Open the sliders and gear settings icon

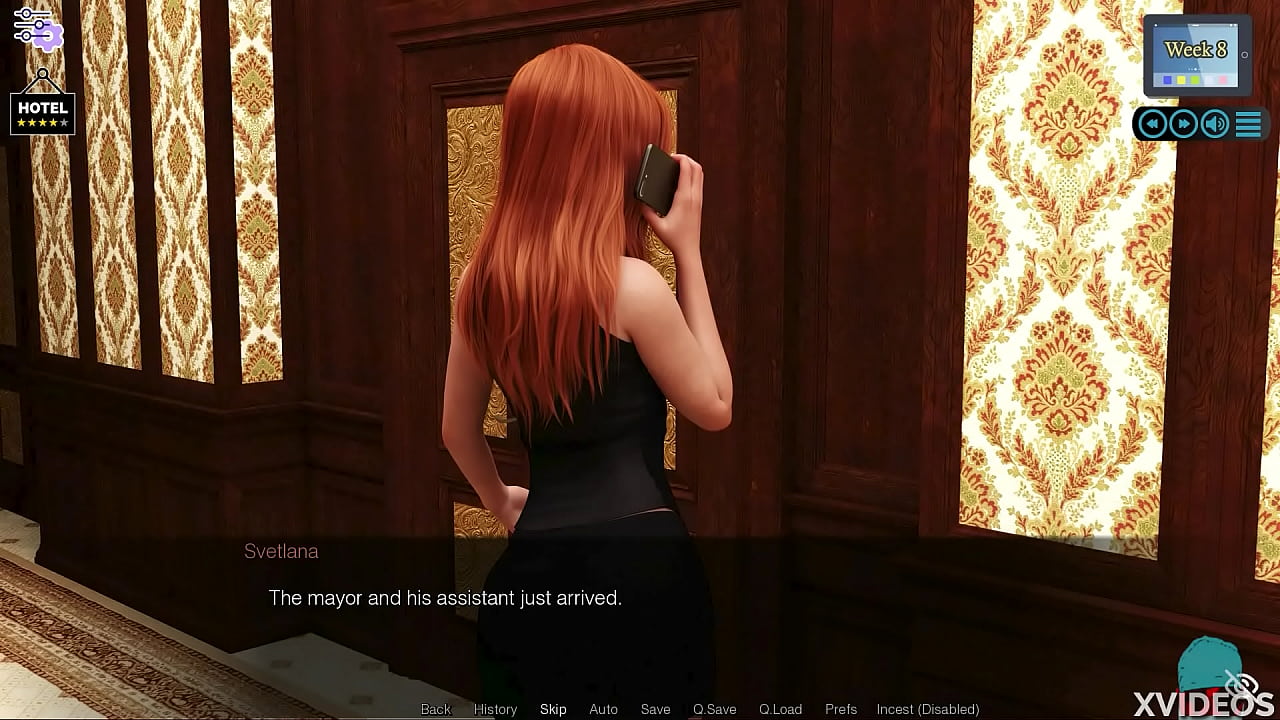coord(37,28)
